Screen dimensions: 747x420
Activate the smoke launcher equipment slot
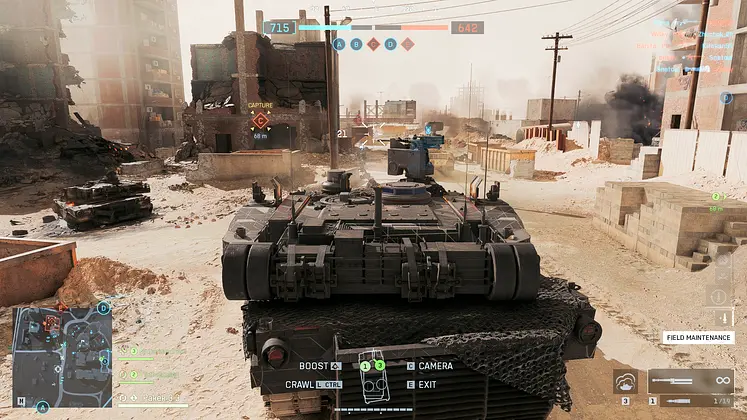coord(626,381)
